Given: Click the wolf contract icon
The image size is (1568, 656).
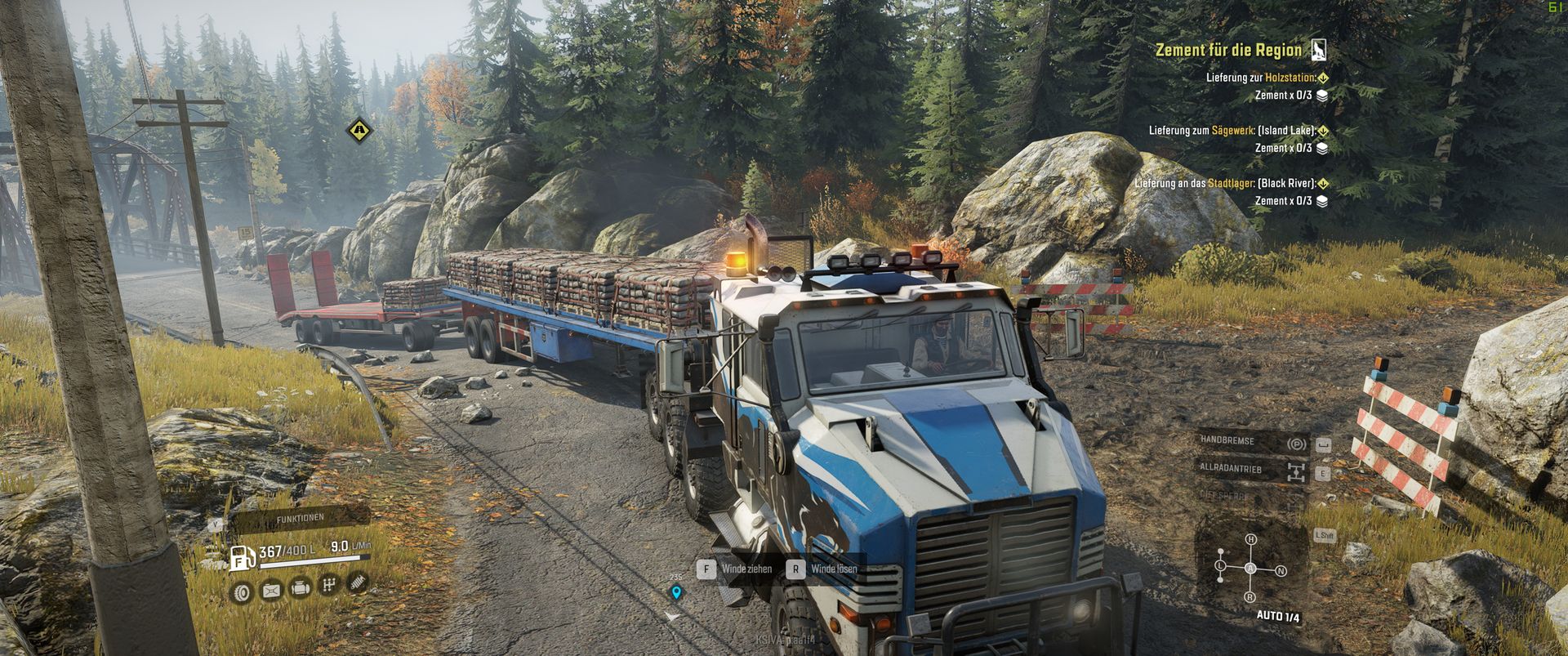Looking at the screenshot, I should pos(1317,50).
